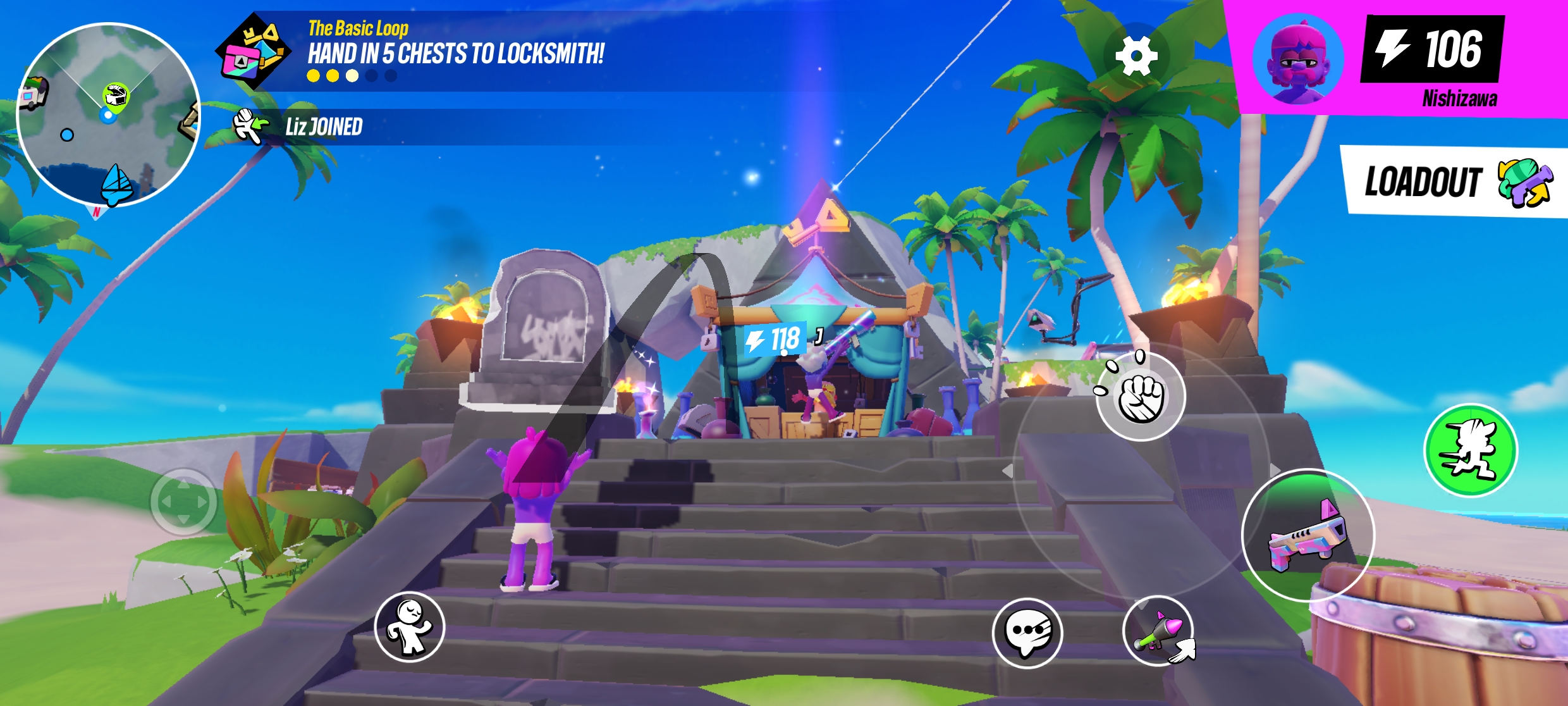Screen dimensions: 1568x706
Task: Tap the circular minimap
Action: coord(108,115)
